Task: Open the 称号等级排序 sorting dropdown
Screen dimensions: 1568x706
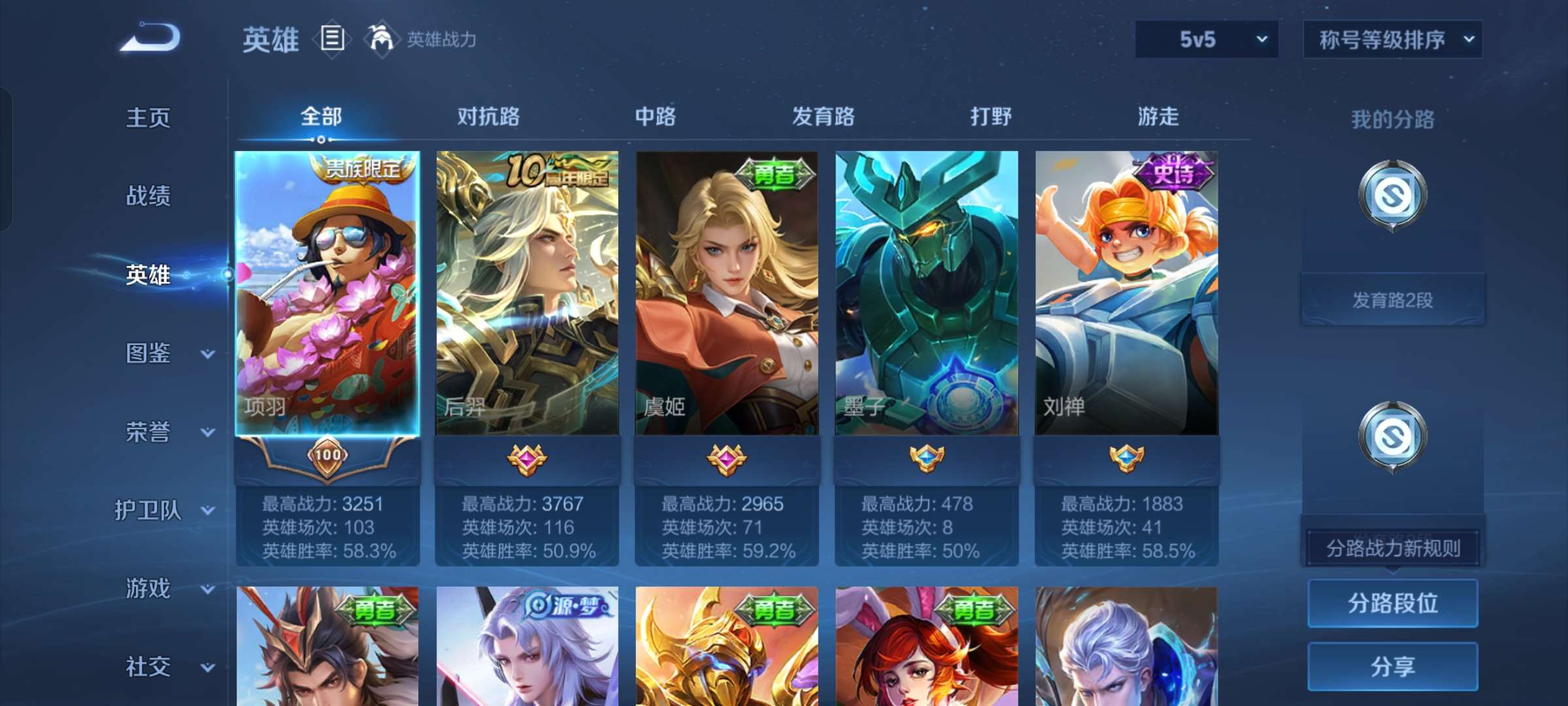Action: point(1392,39)
